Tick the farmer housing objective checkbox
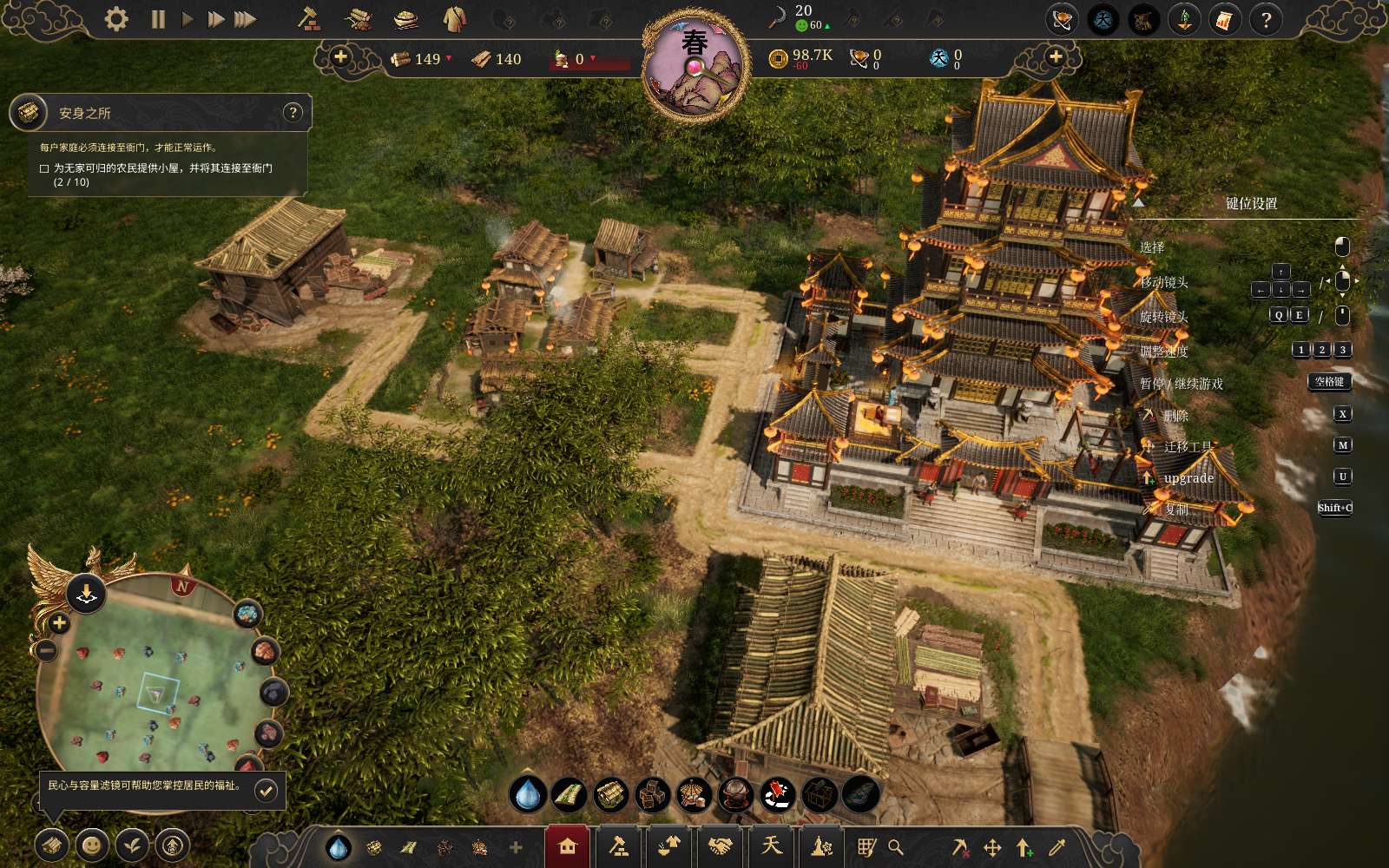Image resolution: width=1389 pixels, height=868 pixels. click(44, 168)
